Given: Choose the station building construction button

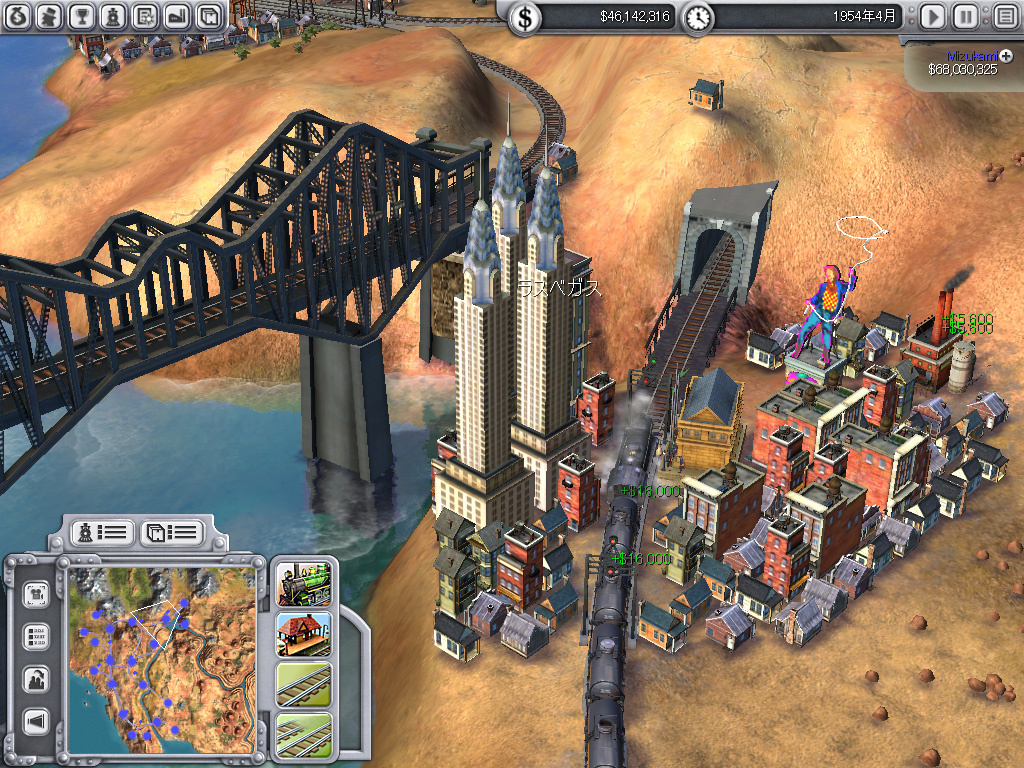Looking at the screenshot, I should (x=303, y=634).
